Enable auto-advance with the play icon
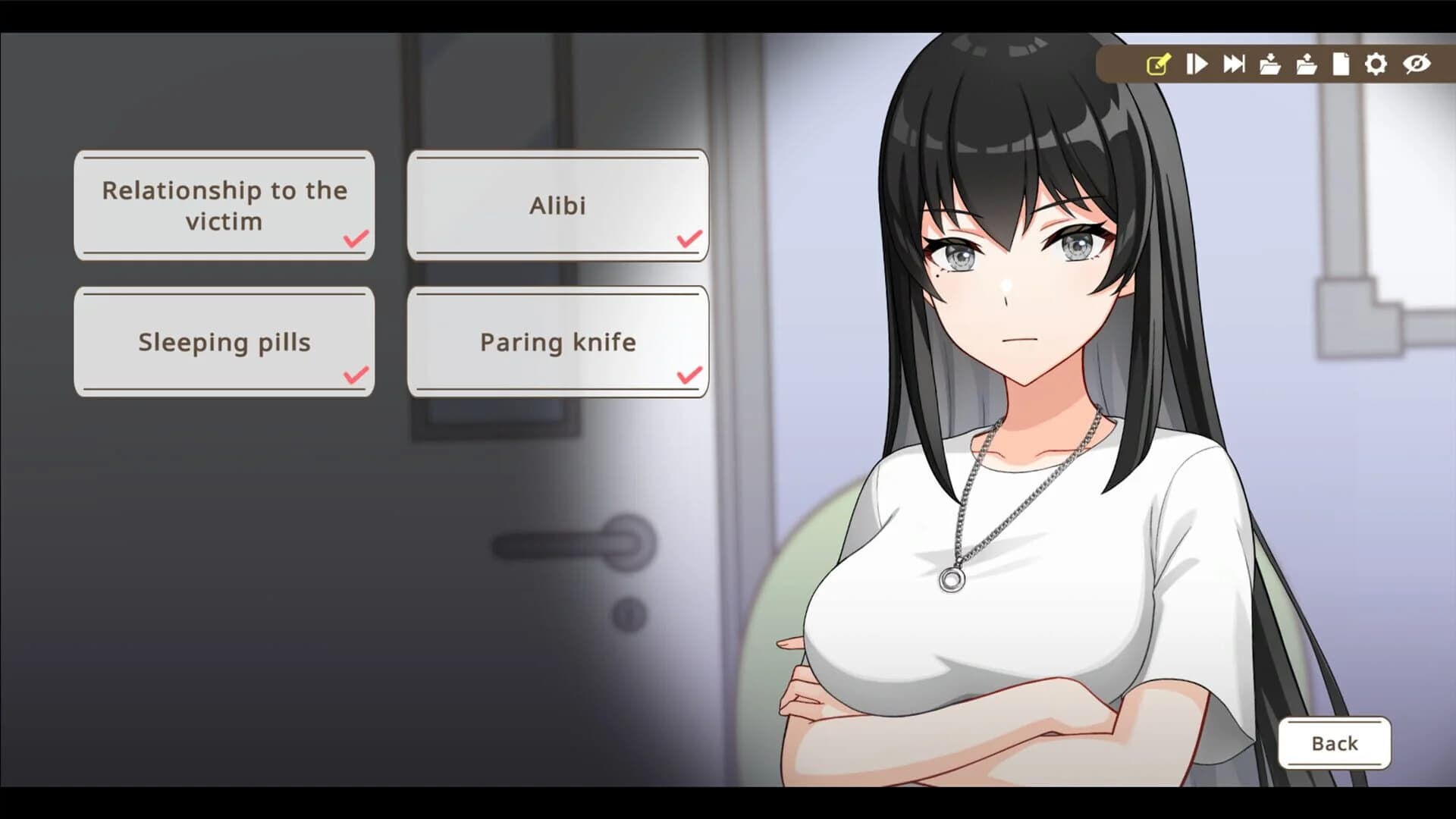 (x=1198, y=64)
